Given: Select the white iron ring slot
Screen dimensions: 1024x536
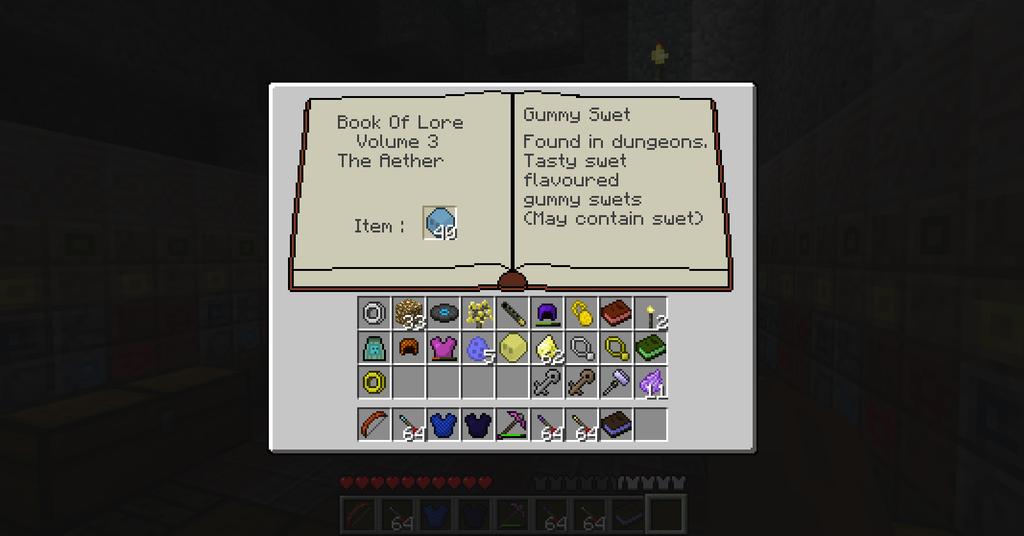Looking at the screenshot, I should 374,313.
